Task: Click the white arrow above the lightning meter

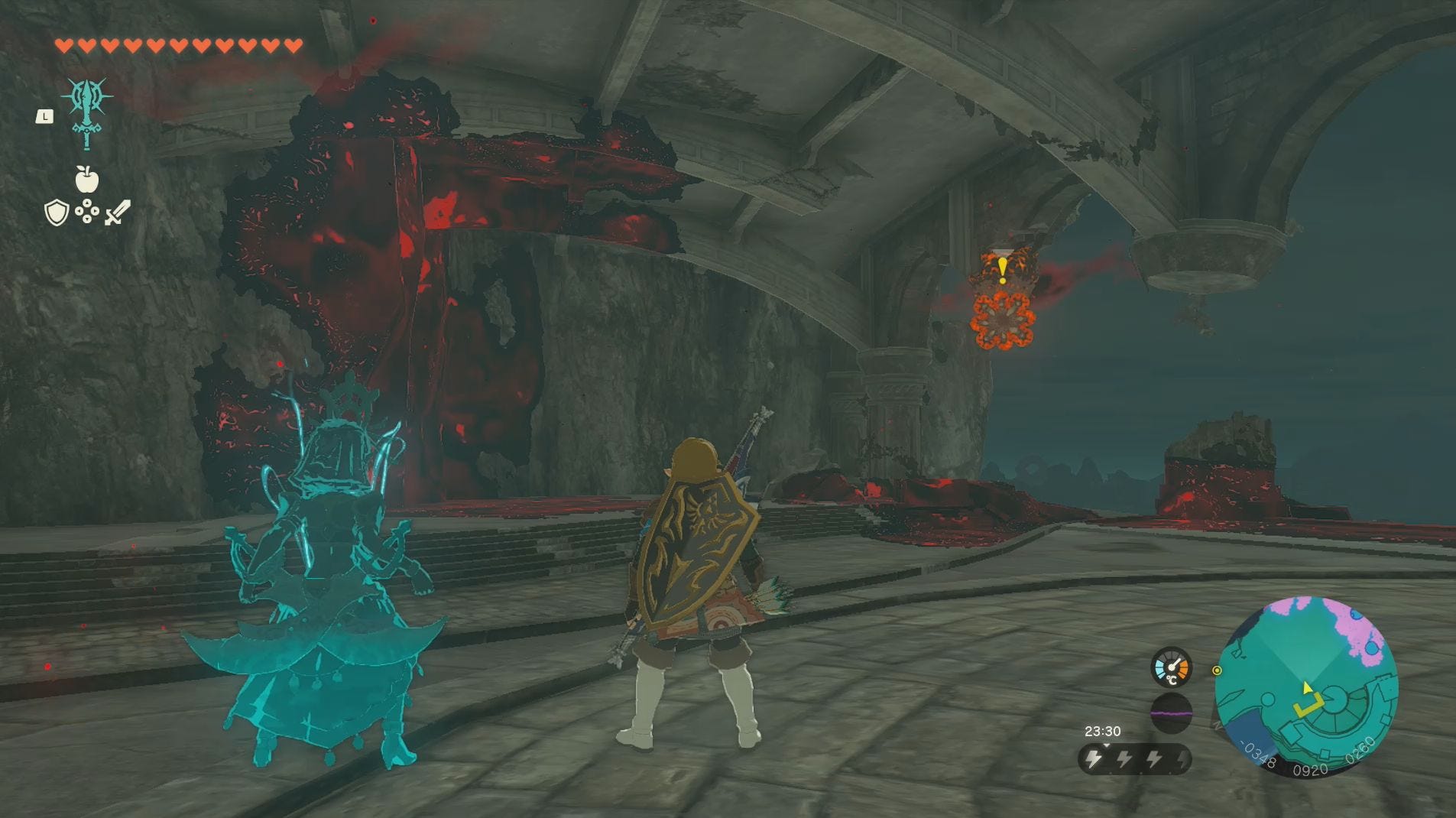Action: [x=1107, y=745]
